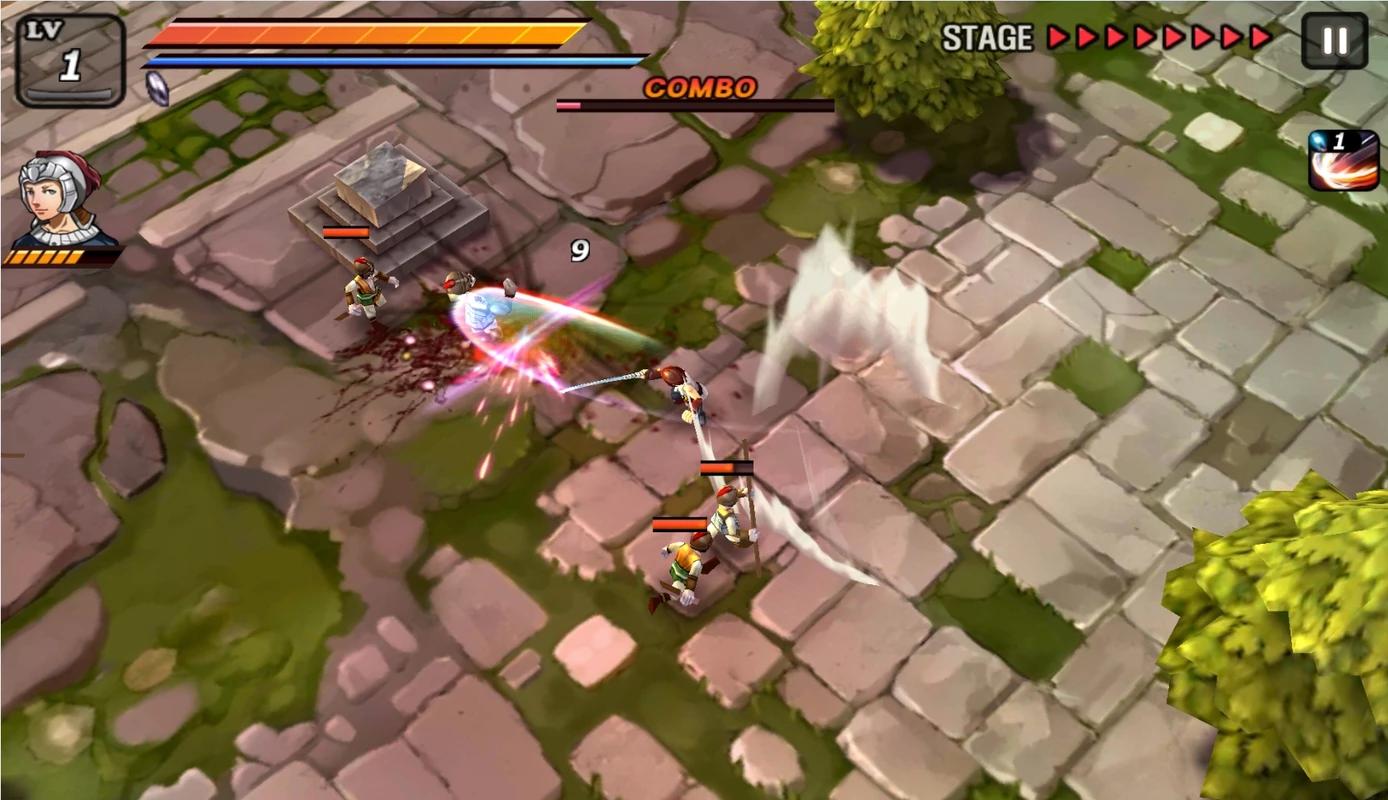Screen dimensions: 1388x800
Task: Click the purple gem pickup icon
Action: click(x=156, y=88)
